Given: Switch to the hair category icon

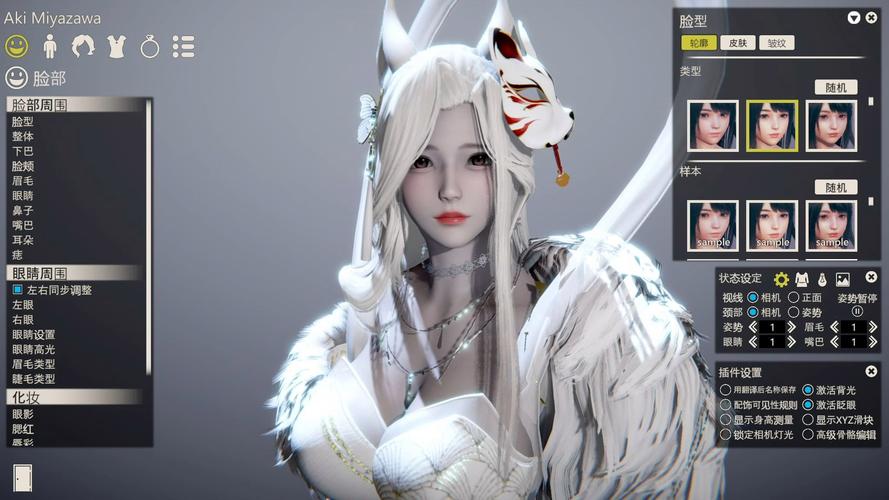Looking at the screenshot, I should [82, 46].
